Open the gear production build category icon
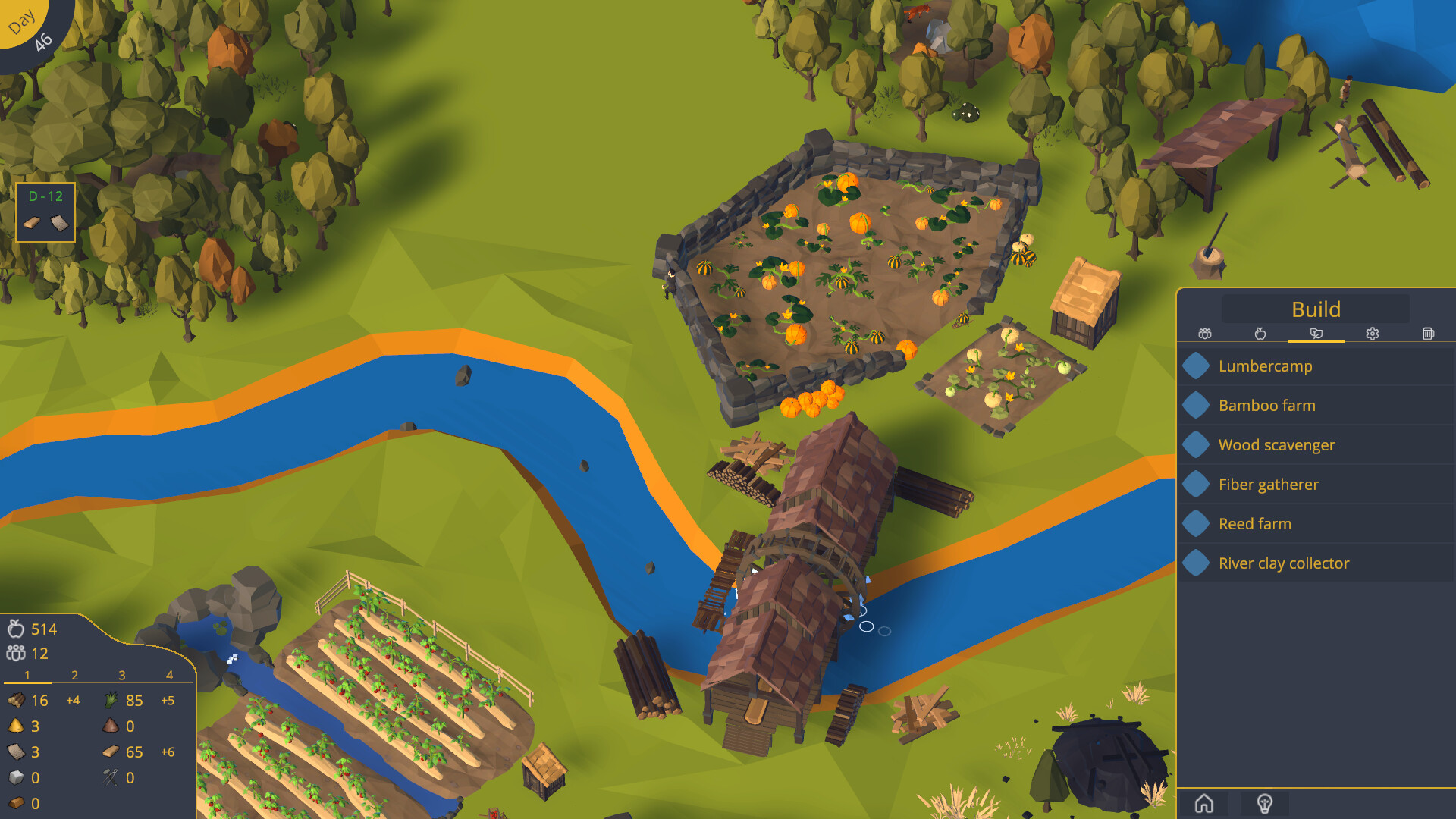 click(1373, 334)
